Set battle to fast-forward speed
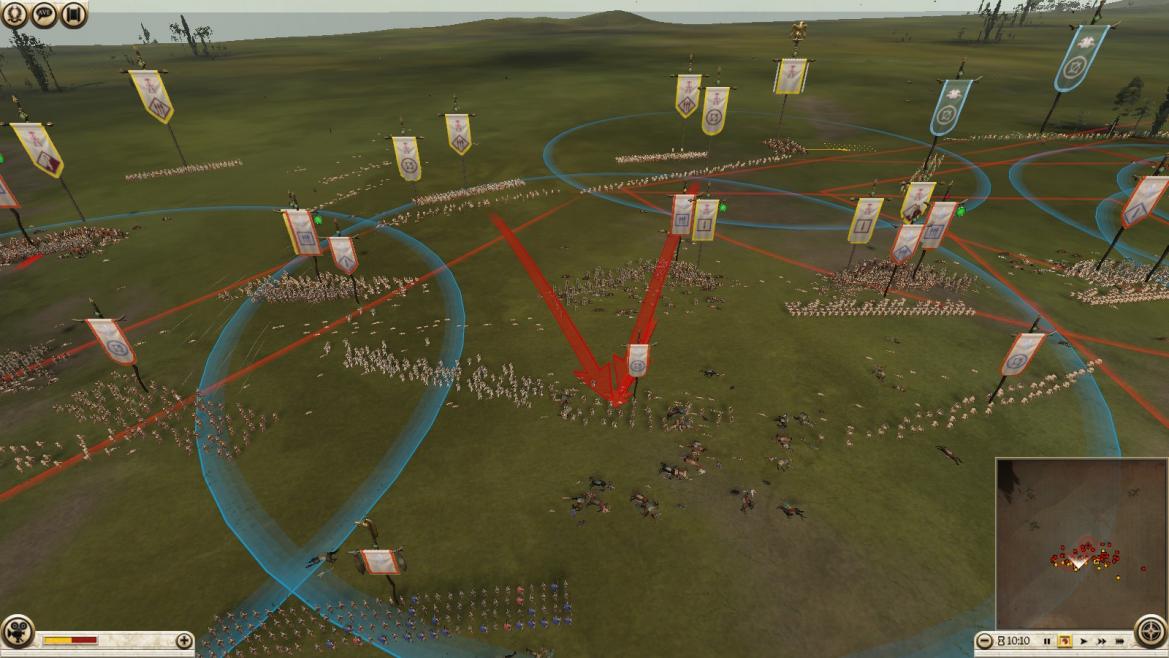This screenshot has width=1169, height=658. pos(1102,641)
